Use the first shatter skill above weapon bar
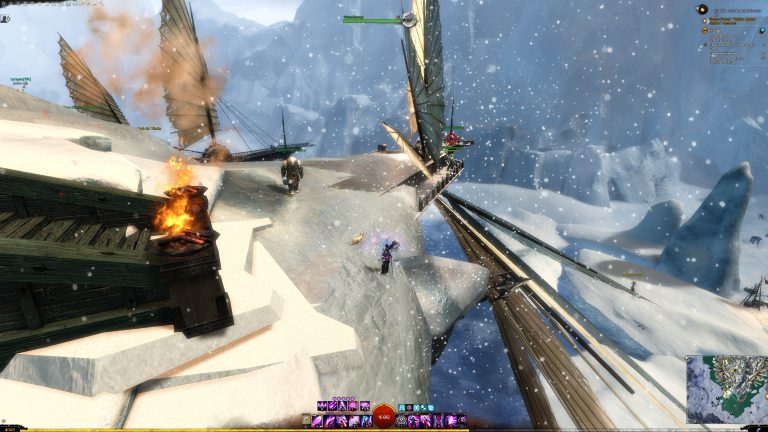 pyautogui.click(x=322, y=406)
